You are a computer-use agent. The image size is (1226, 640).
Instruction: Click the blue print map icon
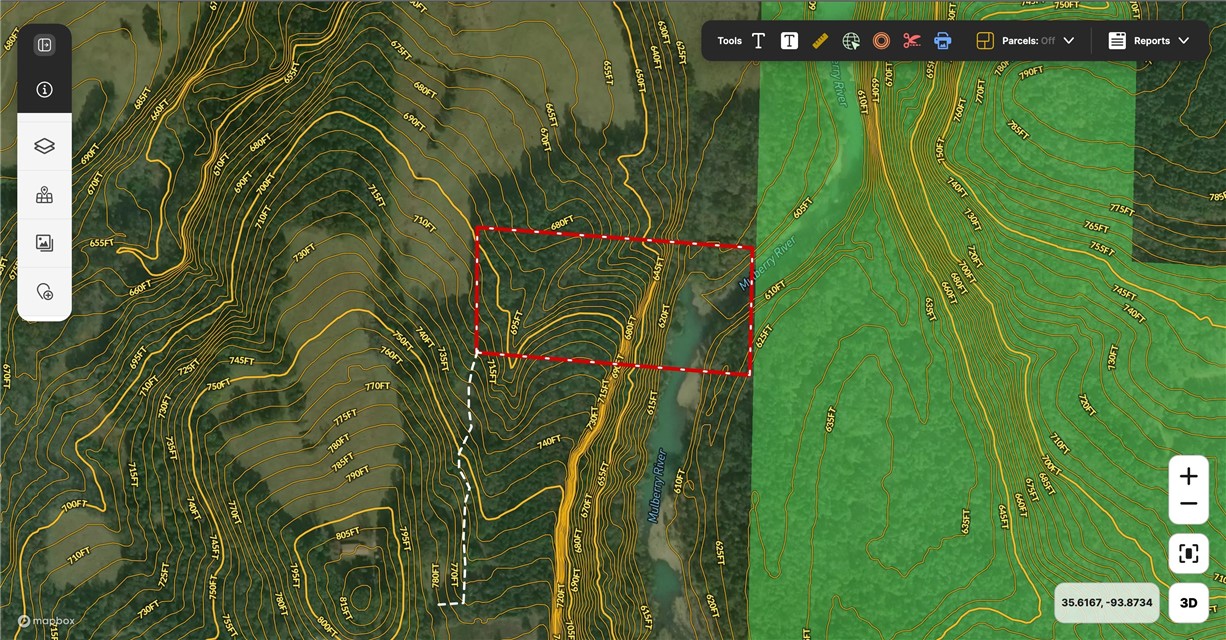[x=942, y=41]
